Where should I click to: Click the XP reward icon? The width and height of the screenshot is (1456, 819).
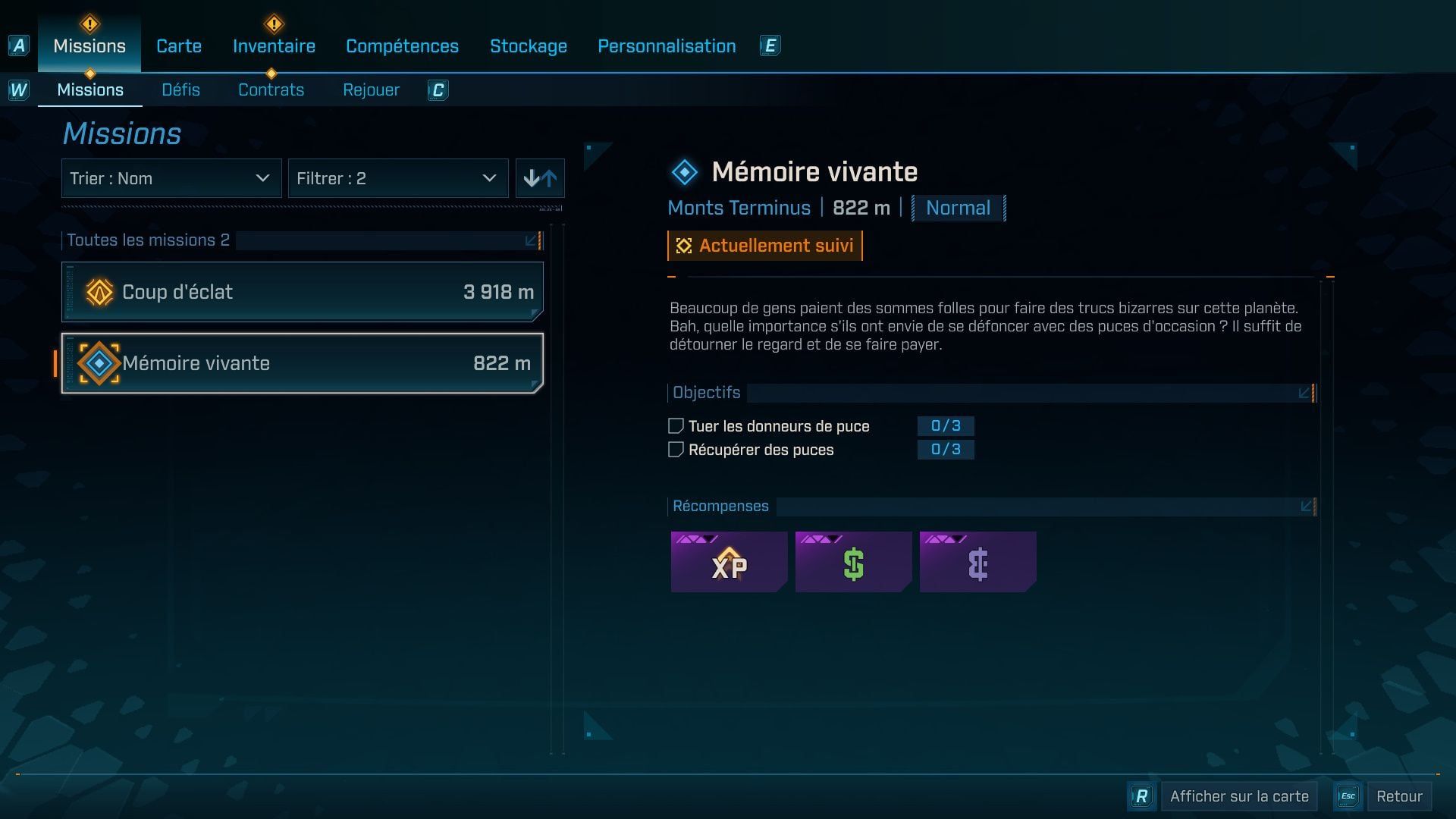point(728,562)
